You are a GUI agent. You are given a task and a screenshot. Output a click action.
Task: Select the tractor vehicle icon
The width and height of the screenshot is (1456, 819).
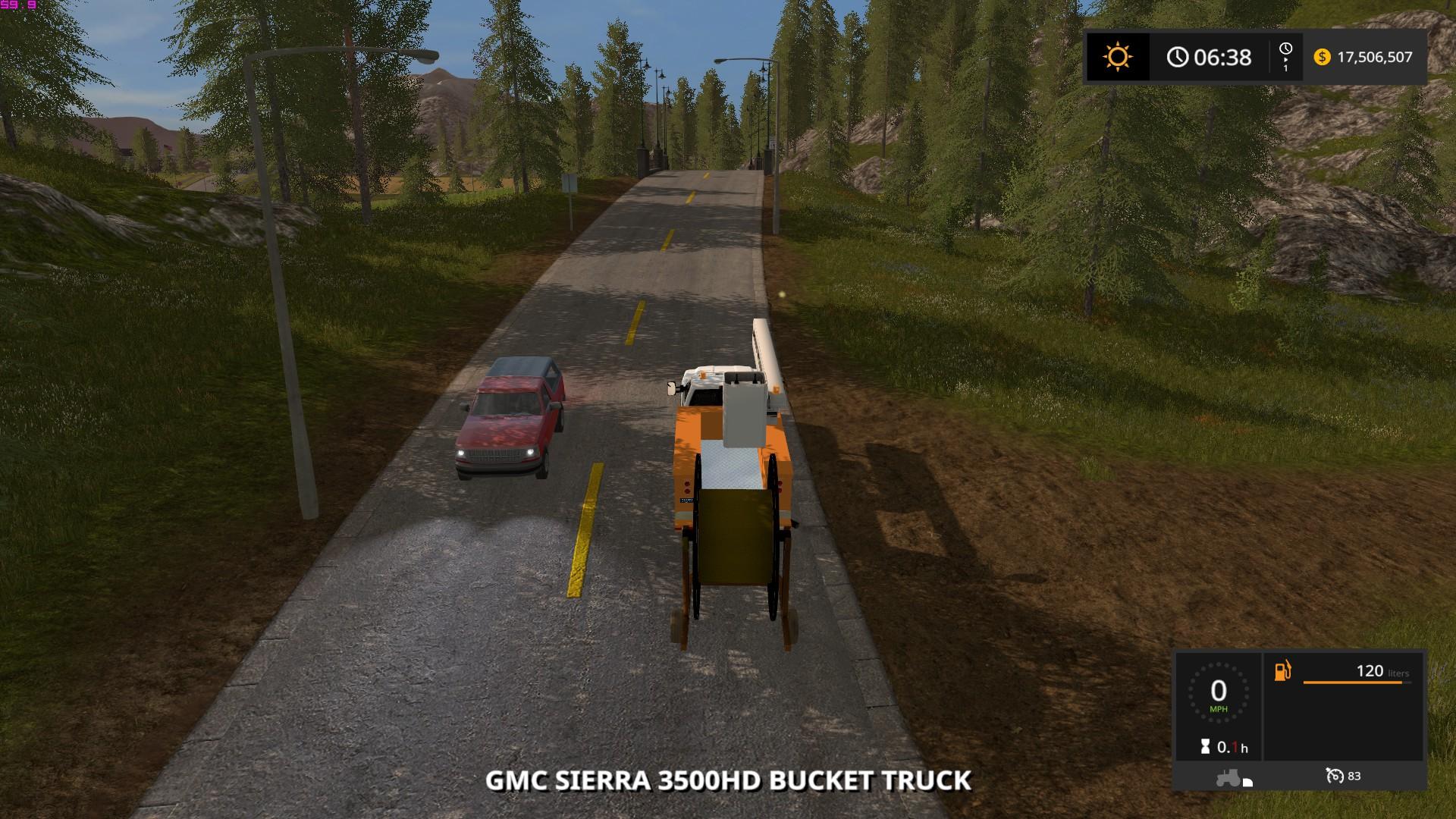(x=1227, y=777)
